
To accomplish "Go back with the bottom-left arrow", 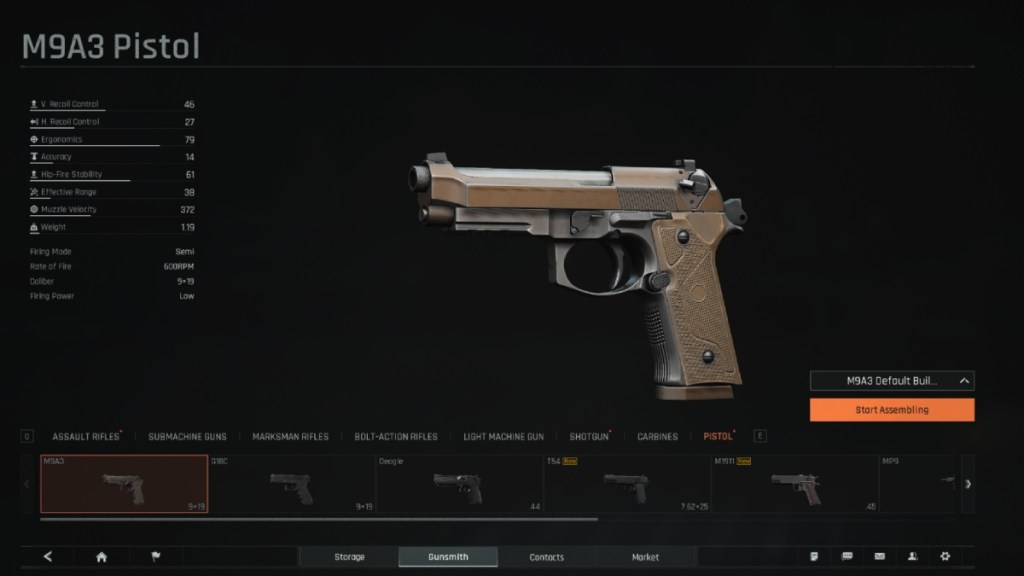I will pos(48,557).
